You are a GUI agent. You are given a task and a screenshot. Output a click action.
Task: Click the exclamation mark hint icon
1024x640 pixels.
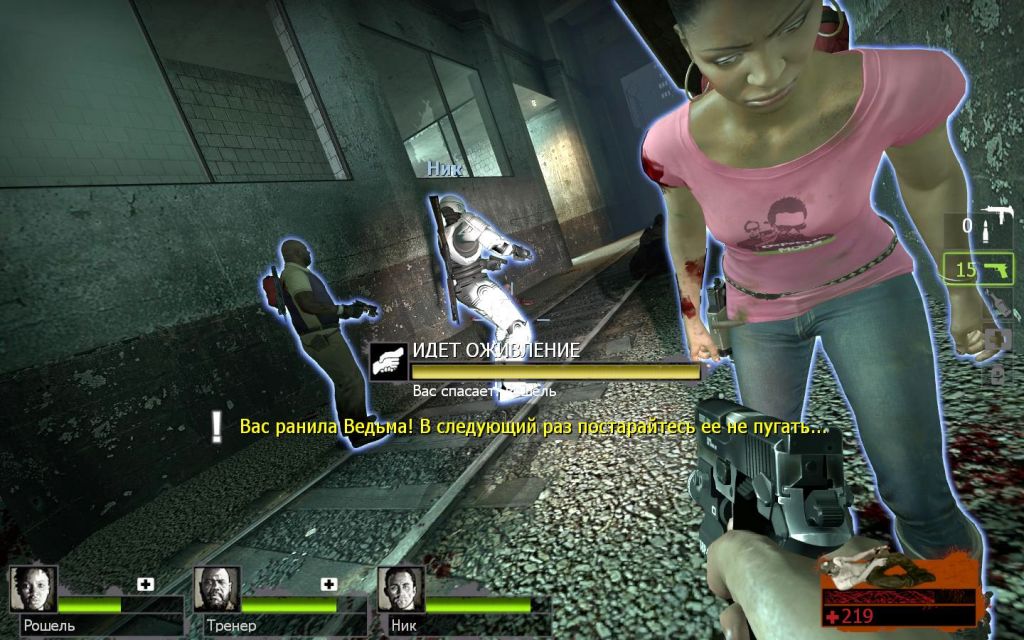pyautogui.click(x=216, y=427)
